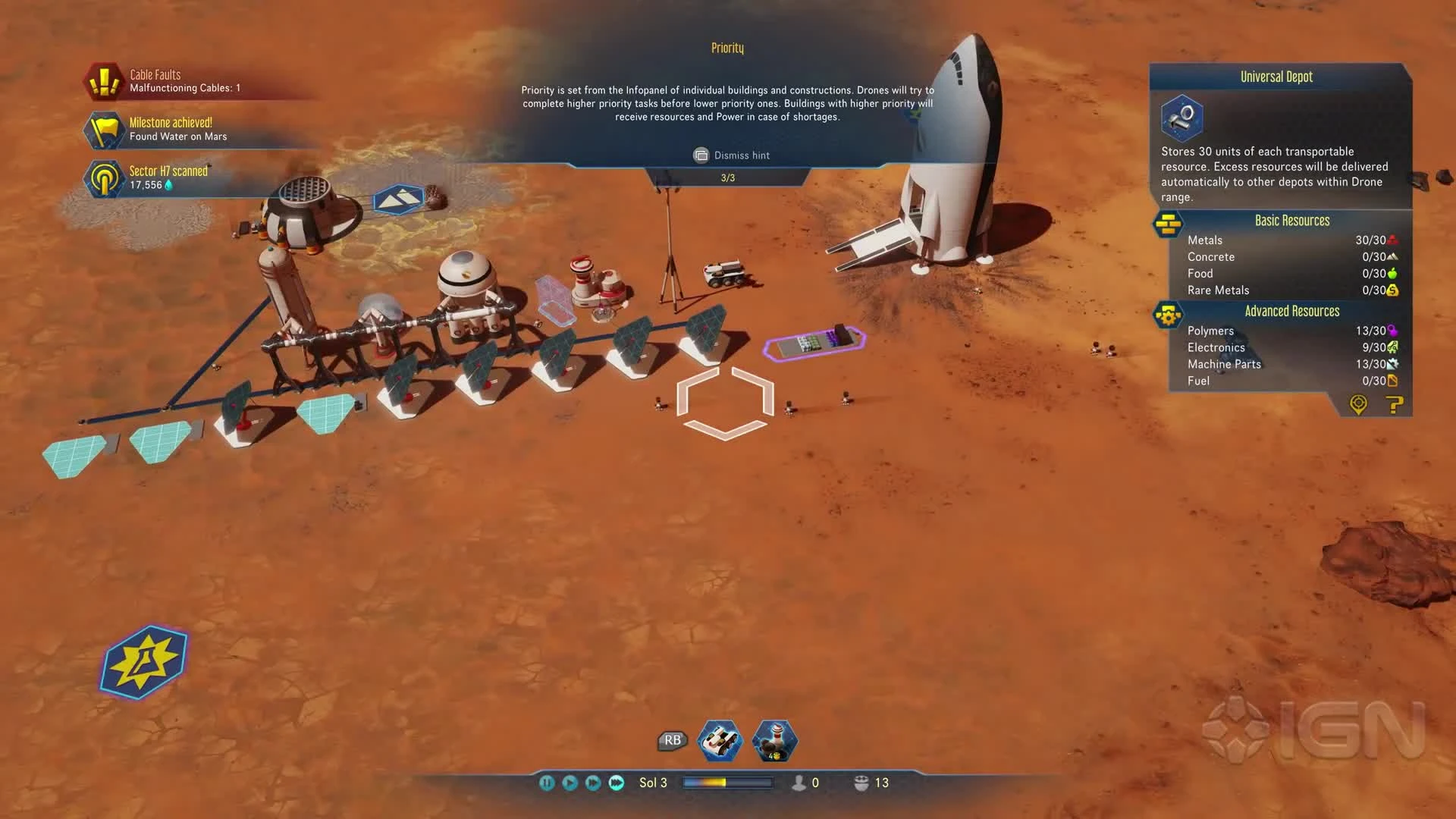
Task: Expand the Advanced Resources section
Action: (1292, 311)
